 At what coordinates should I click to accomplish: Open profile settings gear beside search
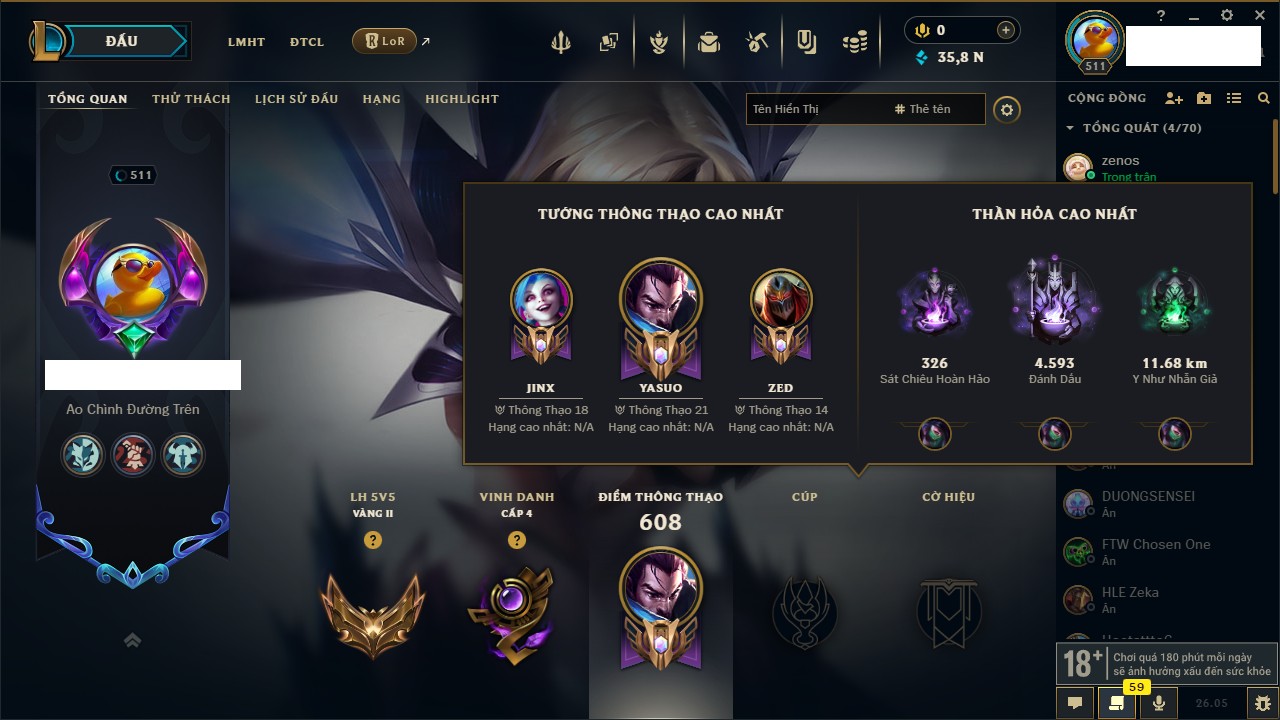pos(1007,109)
